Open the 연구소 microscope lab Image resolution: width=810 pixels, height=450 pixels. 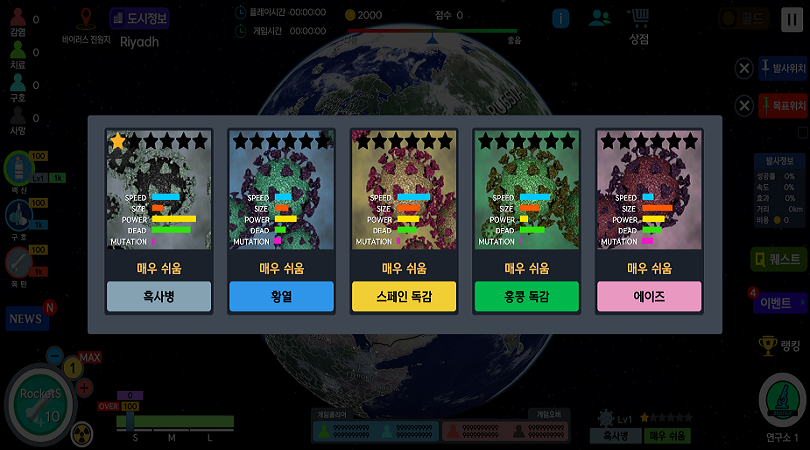(783, 404)
